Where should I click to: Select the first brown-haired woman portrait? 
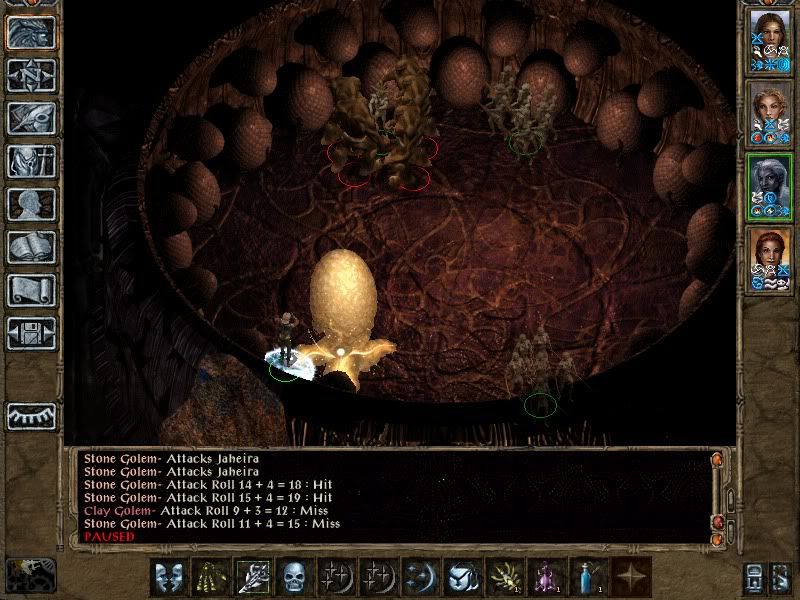pyautogui.click(x=768, y=40)
